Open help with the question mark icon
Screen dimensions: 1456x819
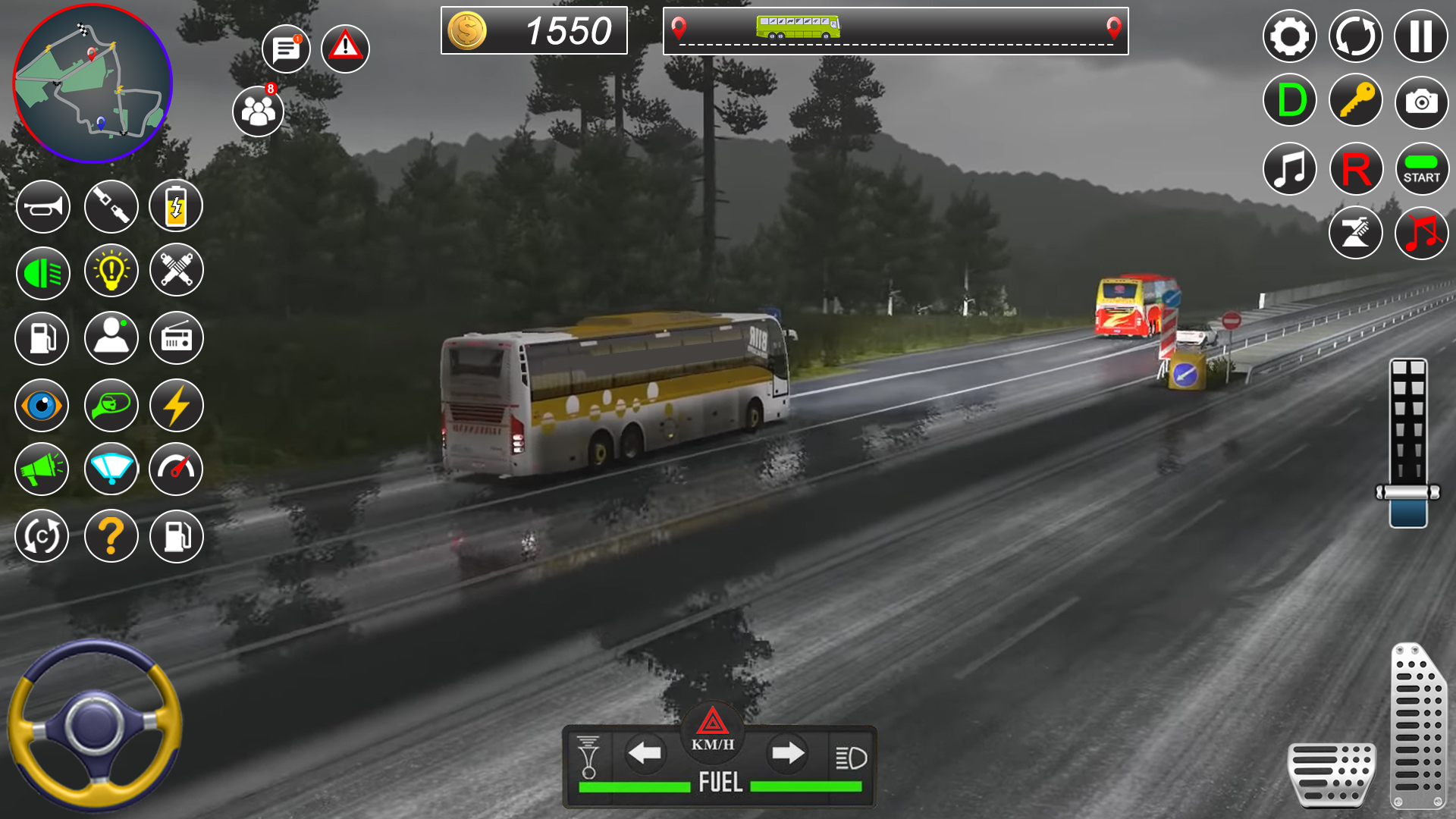pos(111,536)
